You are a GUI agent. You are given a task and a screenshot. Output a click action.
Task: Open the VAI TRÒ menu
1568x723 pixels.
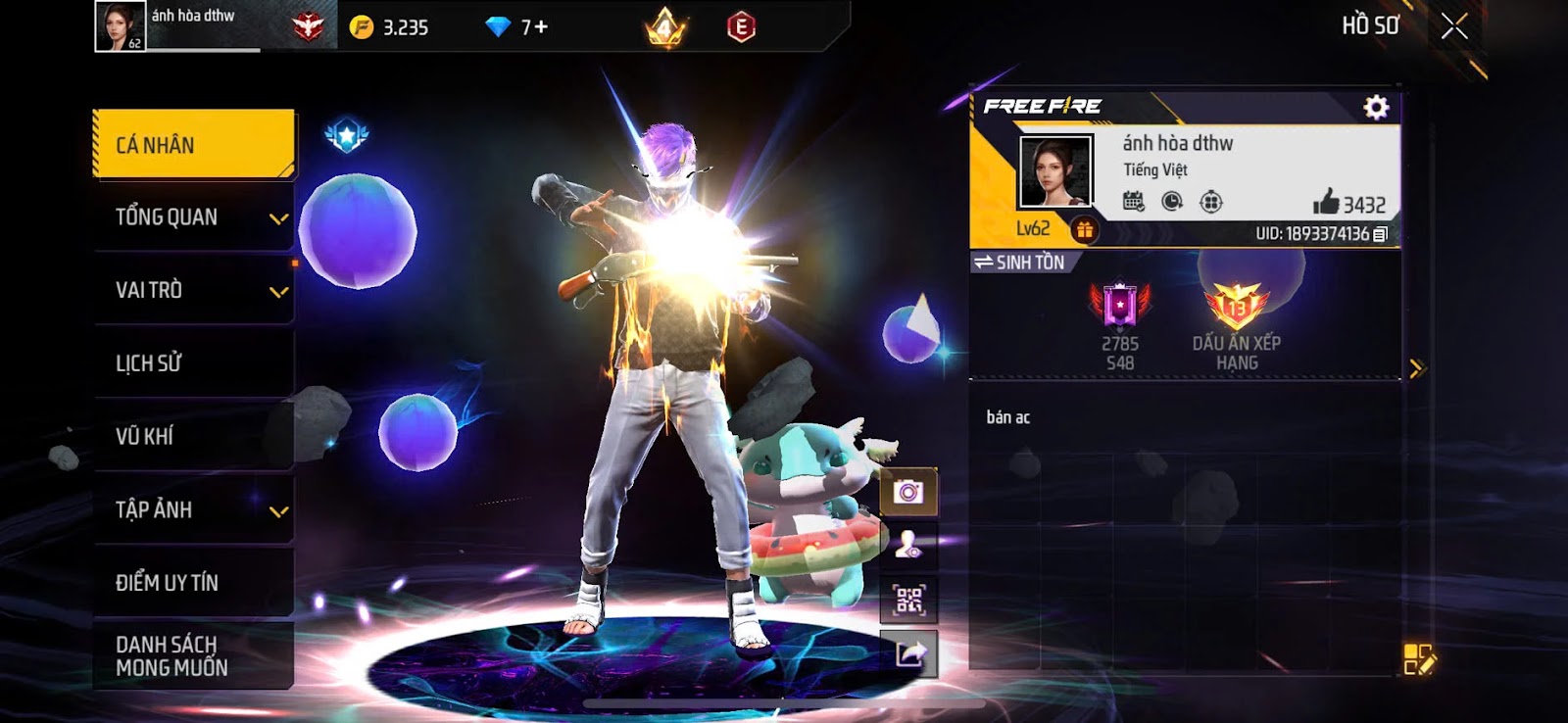(x=194, y=290)
